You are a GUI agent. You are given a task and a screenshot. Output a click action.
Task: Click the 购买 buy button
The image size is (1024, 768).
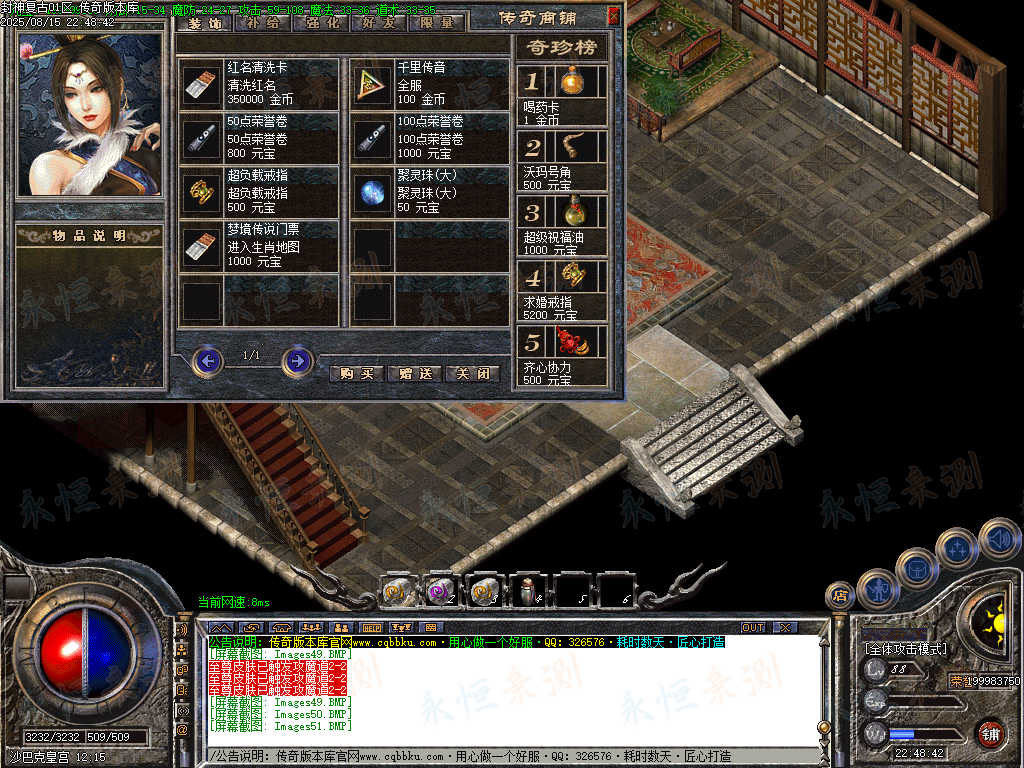click(356, 373)
